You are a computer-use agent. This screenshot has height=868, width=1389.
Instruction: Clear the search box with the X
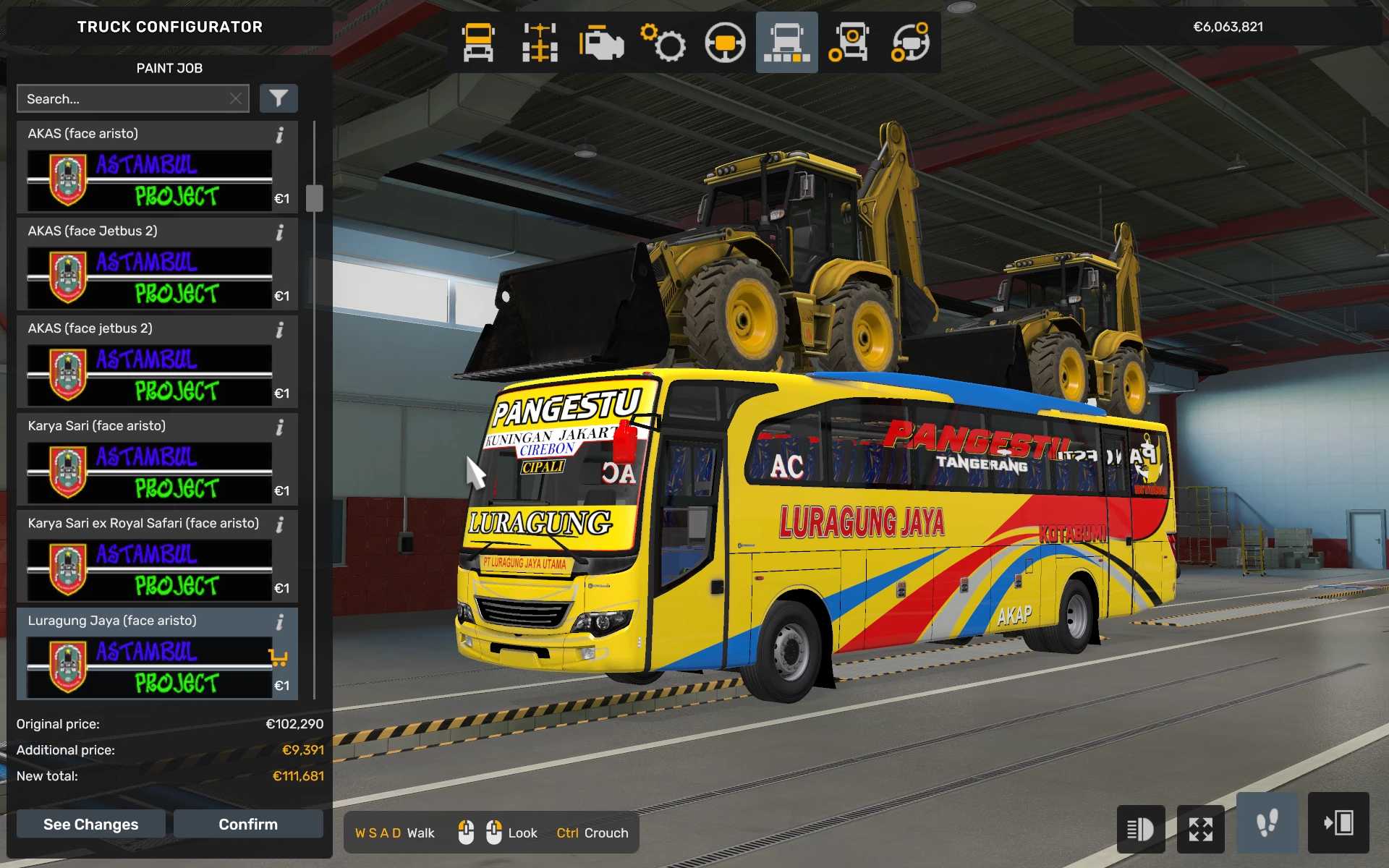[x=236, y=99]
